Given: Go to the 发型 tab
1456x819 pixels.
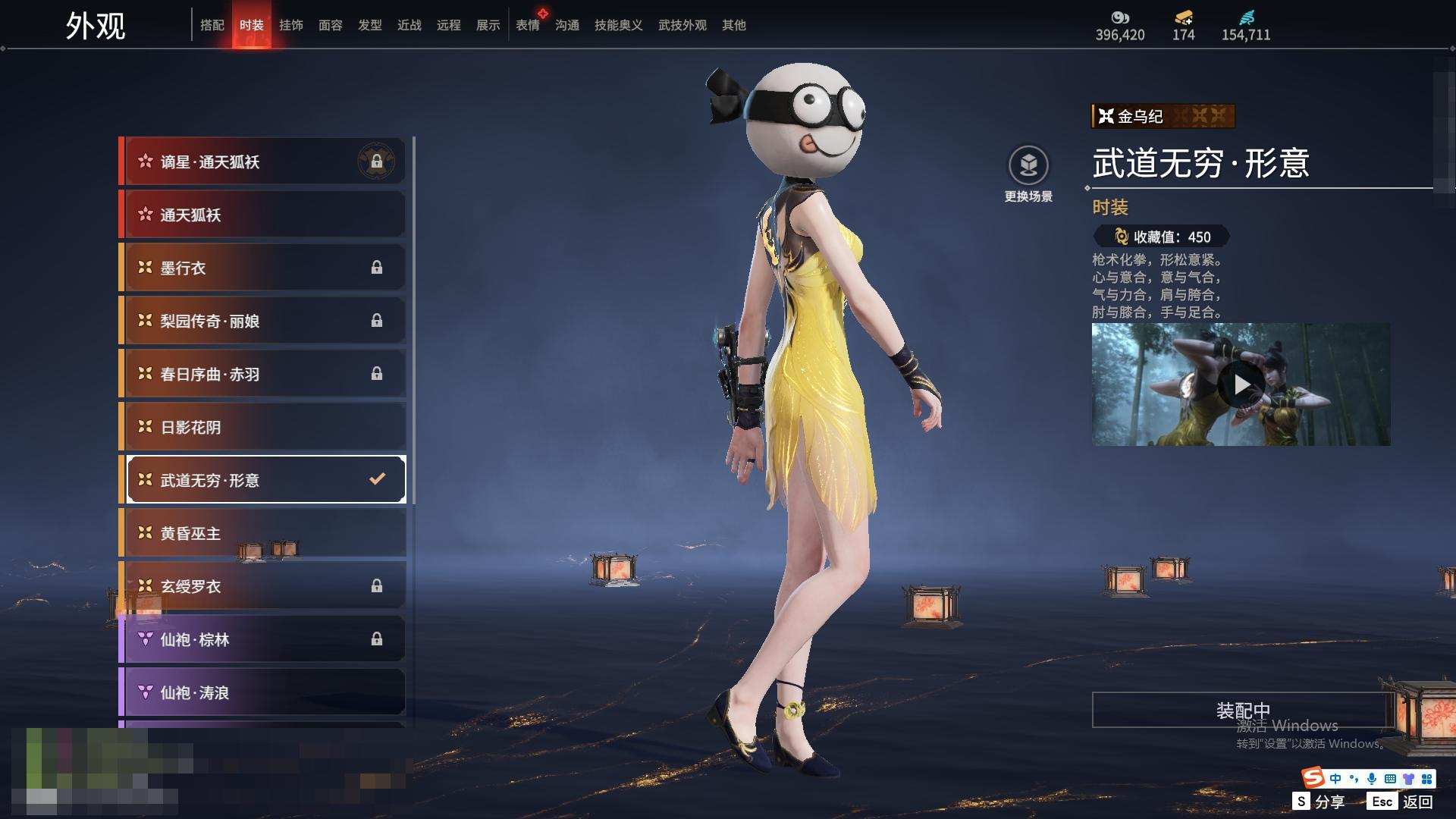Looking at the screenshot, I should pos(369,25).
